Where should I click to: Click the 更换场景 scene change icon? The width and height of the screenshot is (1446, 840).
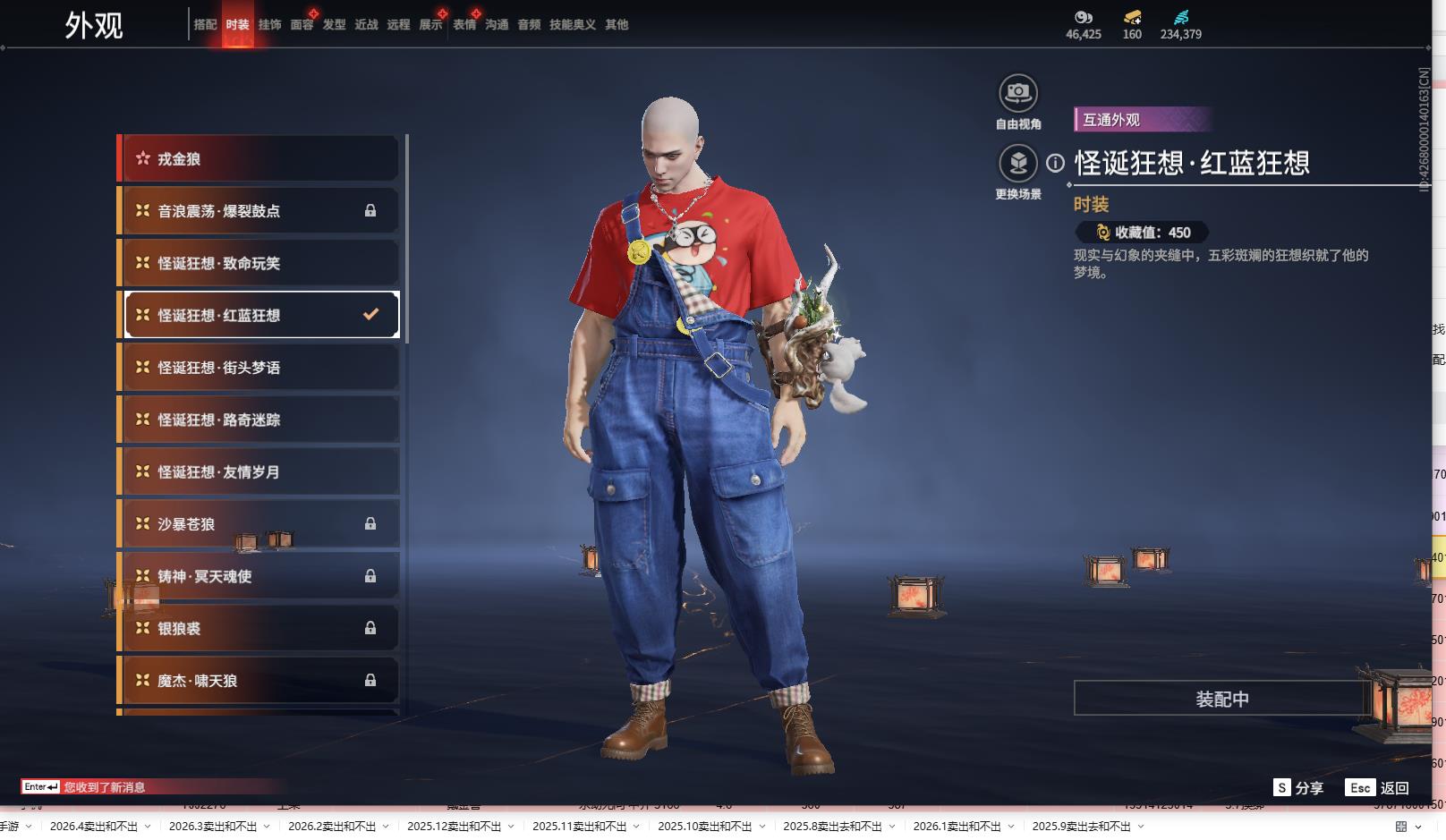(x=1017, y=164)
